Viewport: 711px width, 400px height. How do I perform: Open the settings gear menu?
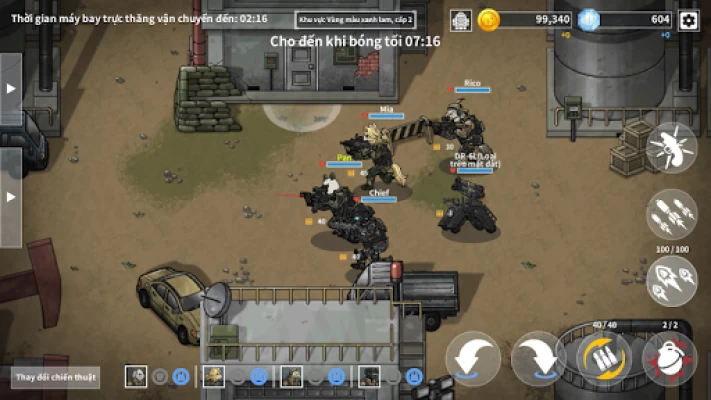point(689,19)
